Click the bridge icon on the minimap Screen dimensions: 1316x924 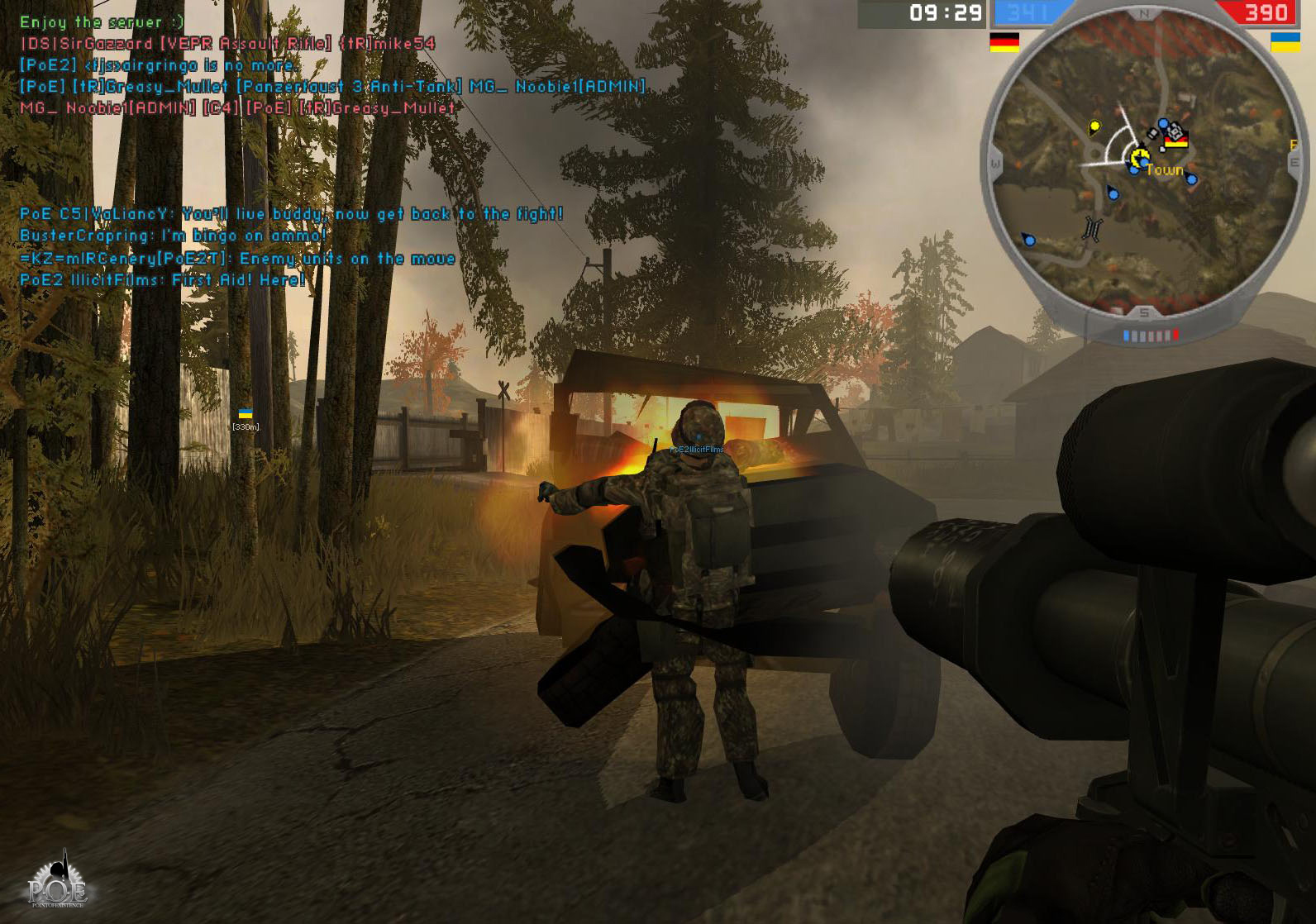[x=1093, y=227]
